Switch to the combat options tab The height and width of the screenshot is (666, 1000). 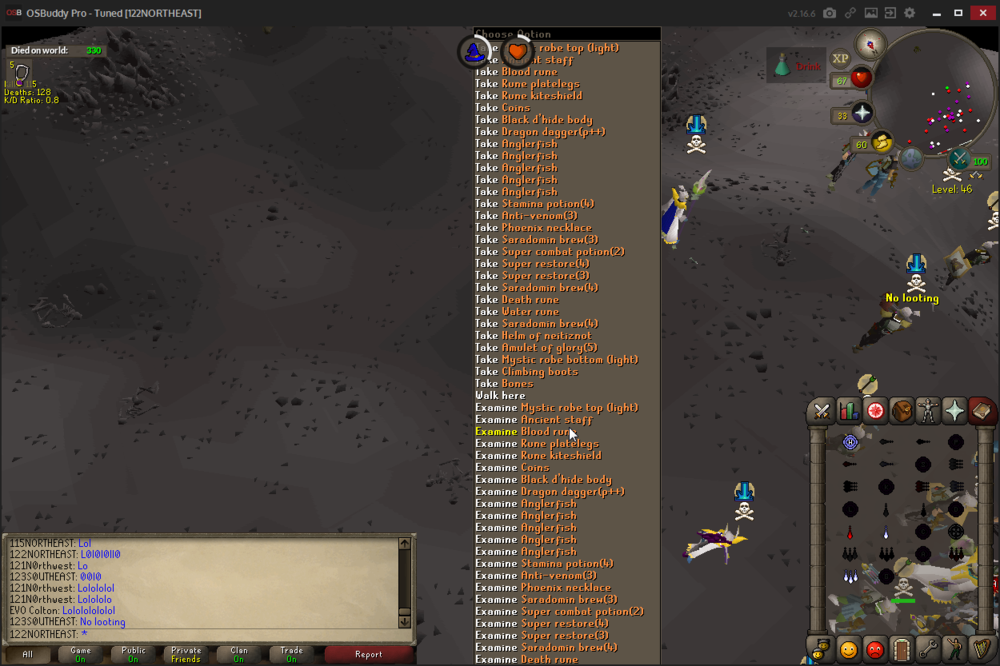[x=821, y=410]
